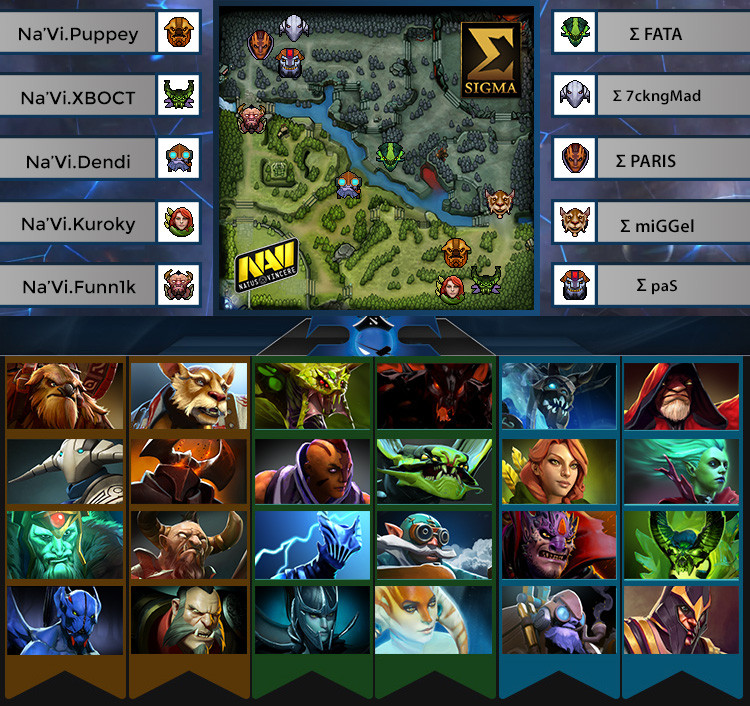This screenshot has height=706, width=750.
Task: Select the Night Stalker hero portrait
Action: (x=67, y=620)
